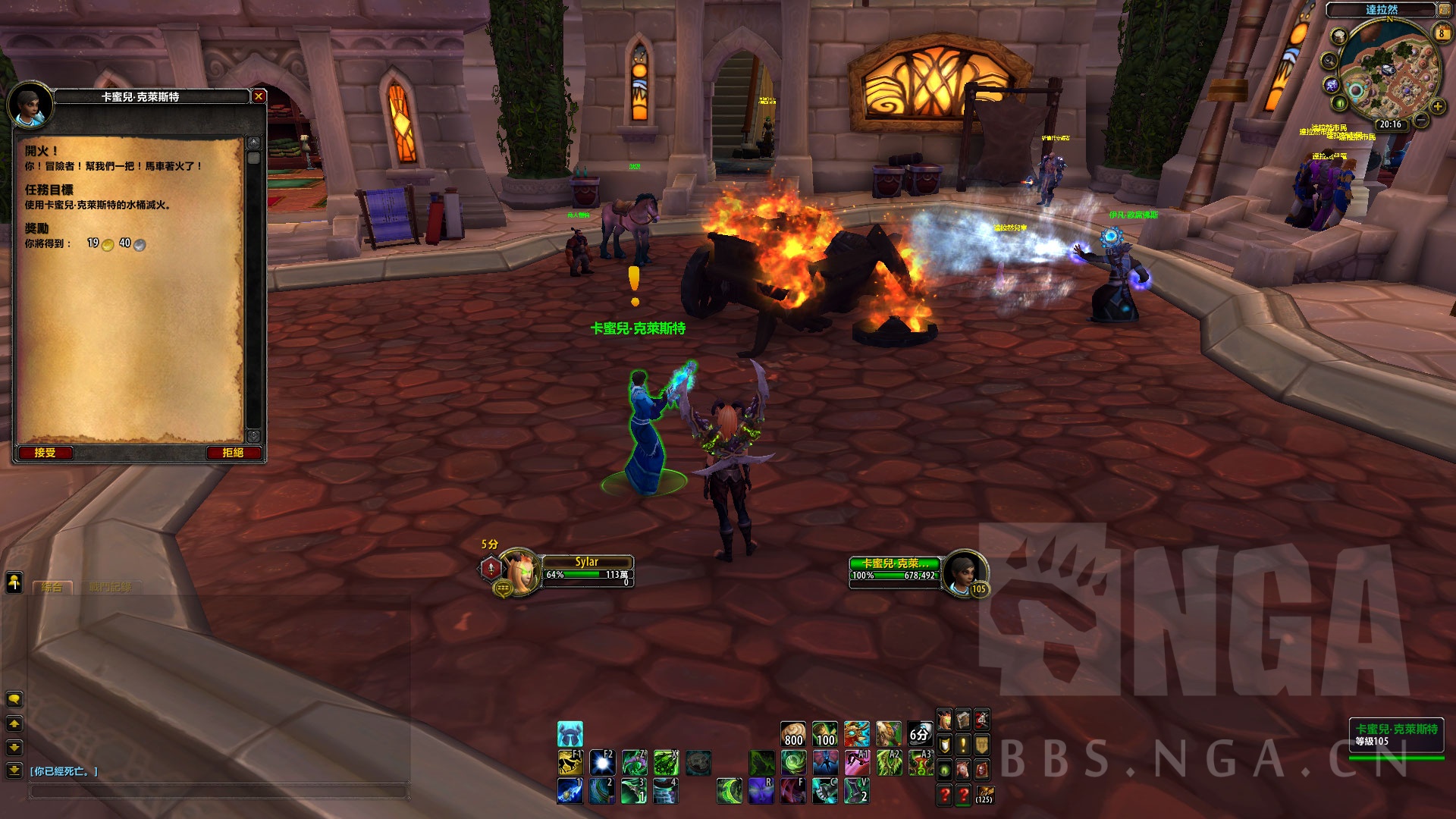
Task: Close the 卡蜜兒·克萊斯特 quest window
Action: [x=259, y=96]
